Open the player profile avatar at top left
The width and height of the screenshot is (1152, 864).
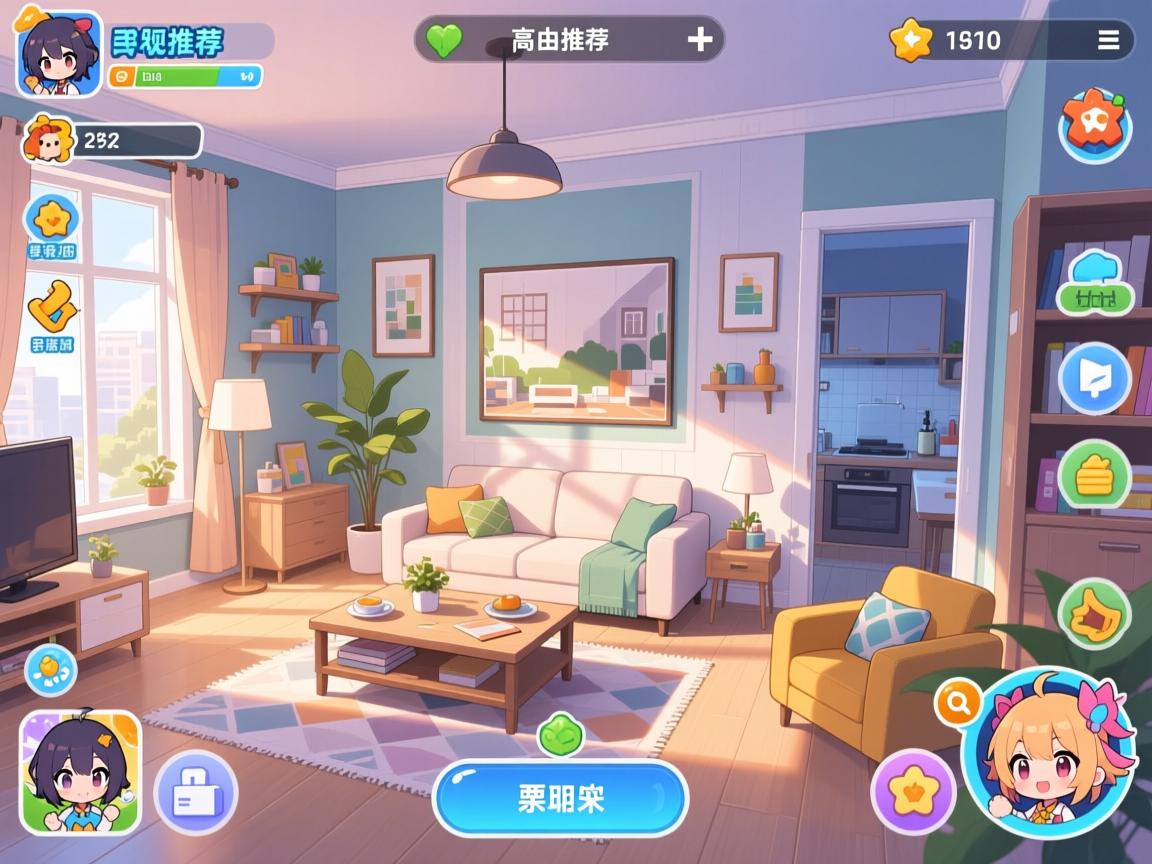(x=59, y=54)
